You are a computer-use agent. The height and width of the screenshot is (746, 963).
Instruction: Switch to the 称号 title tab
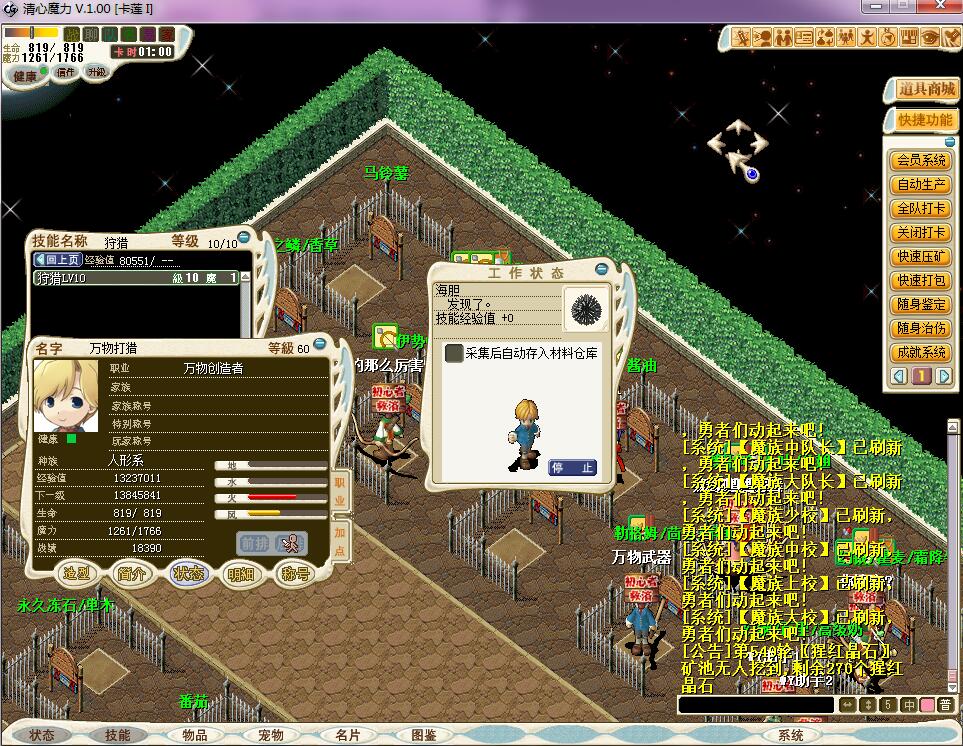click(294, 574)
